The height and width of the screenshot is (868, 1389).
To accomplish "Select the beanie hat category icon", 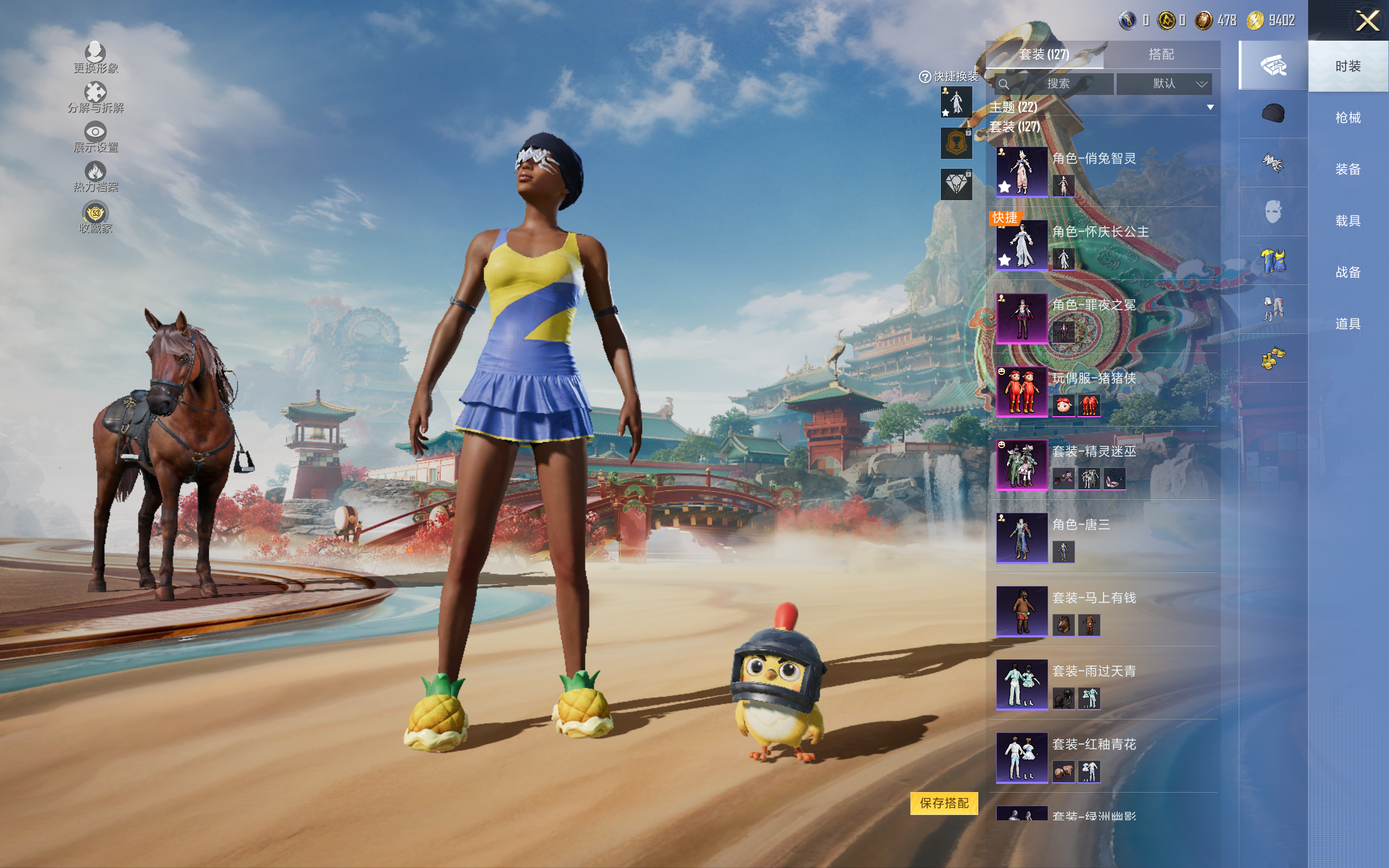I will coord(1272,114).
